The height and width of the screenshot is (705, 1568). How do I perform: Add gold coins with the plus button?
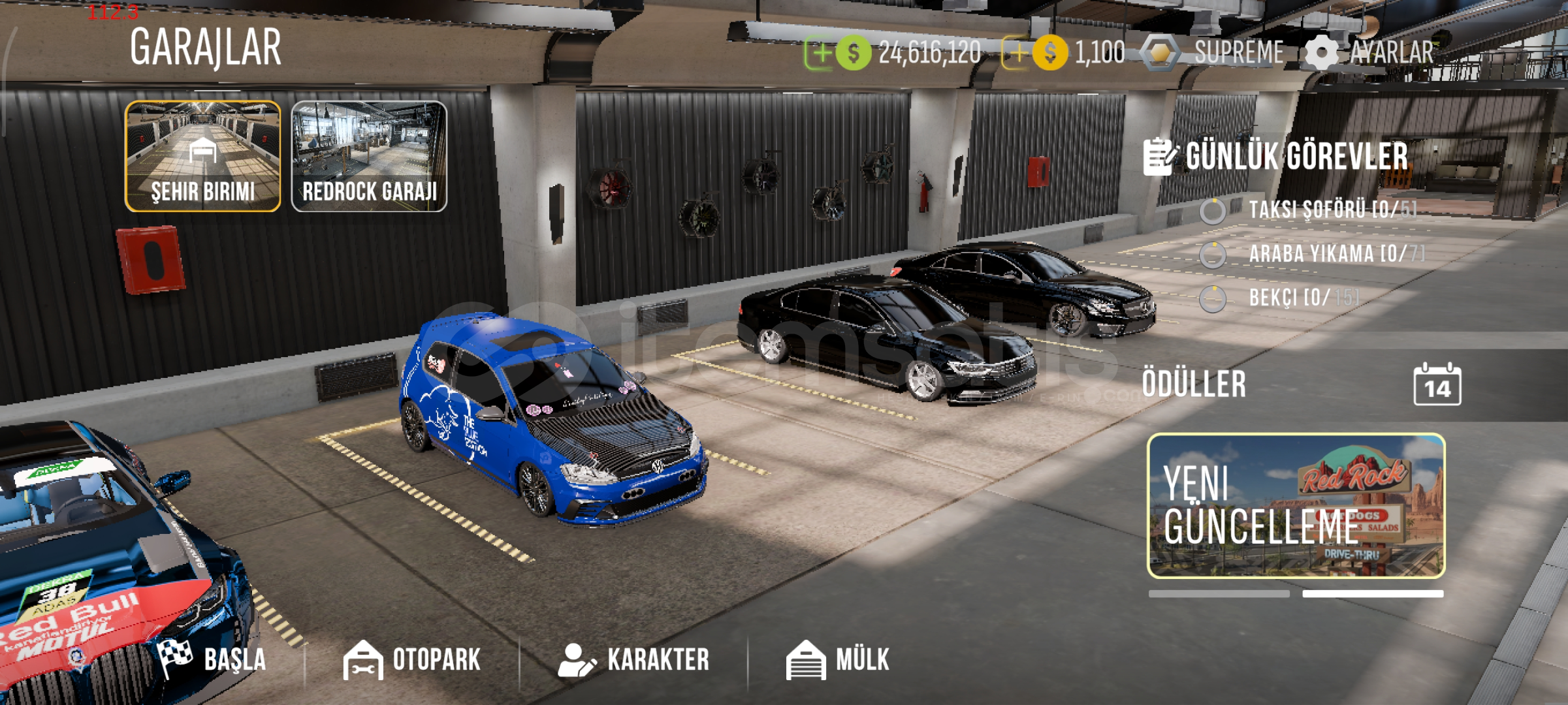point(1016,53)
